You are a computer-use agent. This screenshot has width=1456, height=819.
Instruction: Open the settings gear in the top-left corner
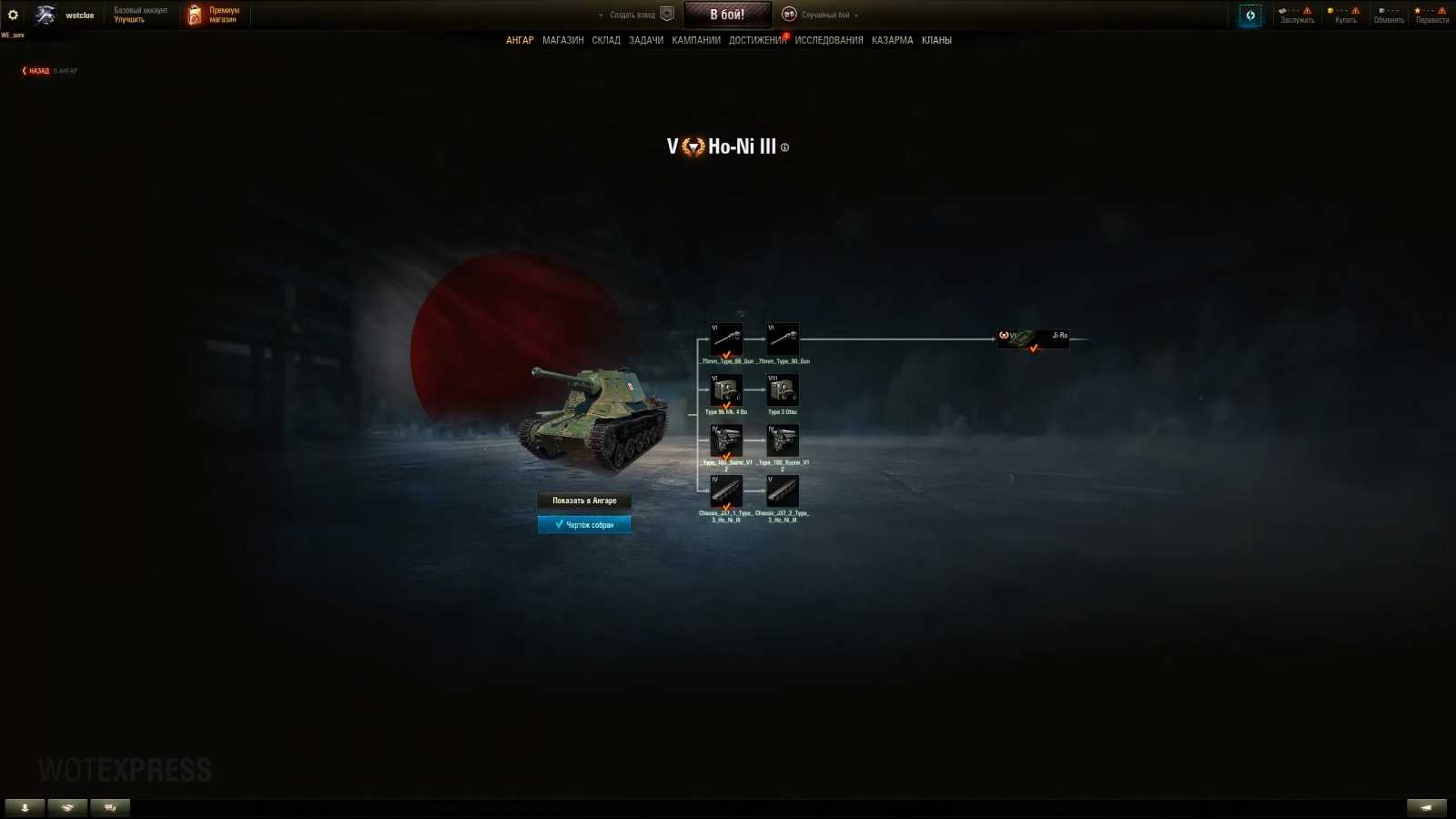[12, 15]
